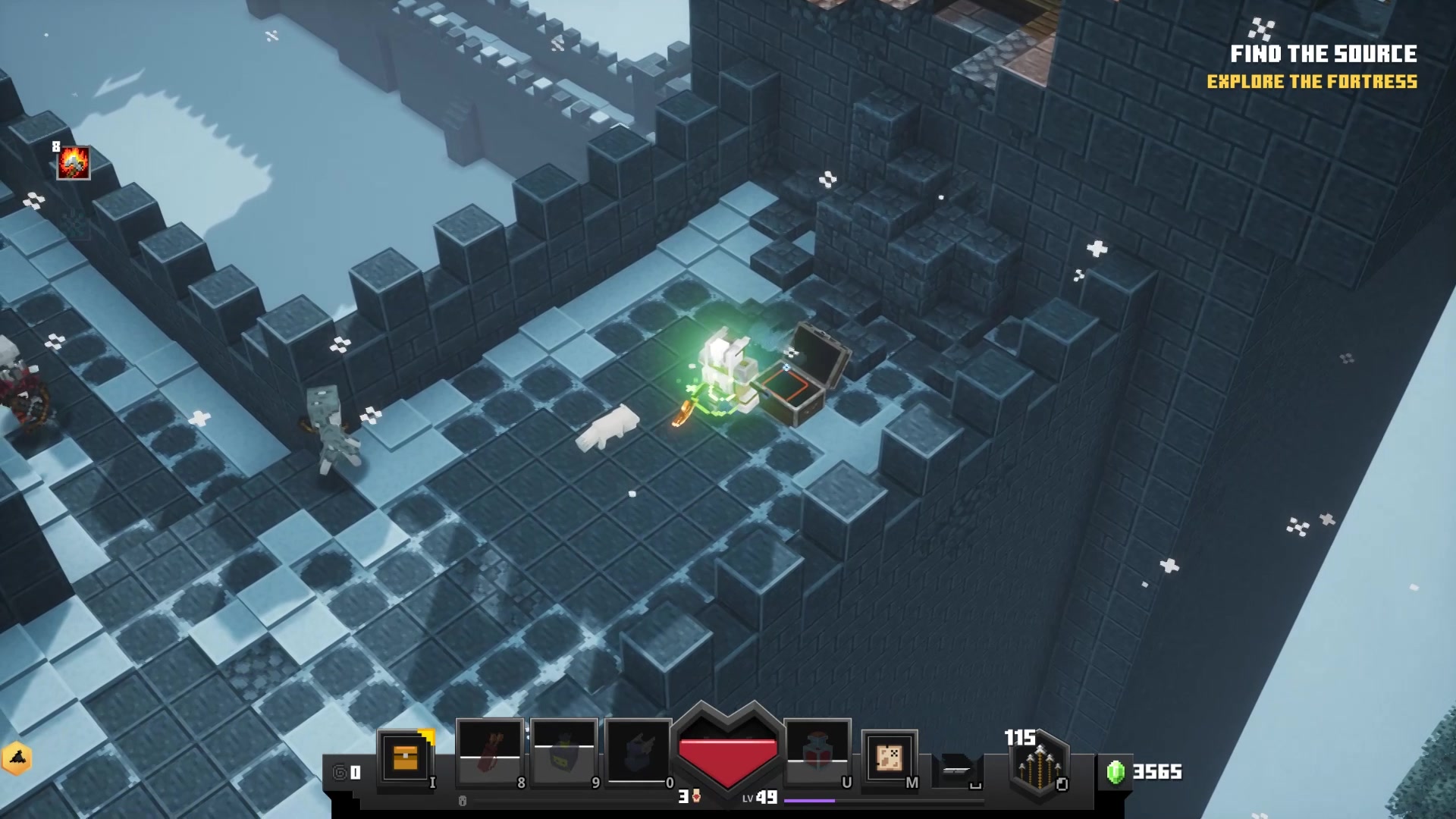Click the Find the Source objective tracker
This screenshot has height=819, width=1456.
1323,55
